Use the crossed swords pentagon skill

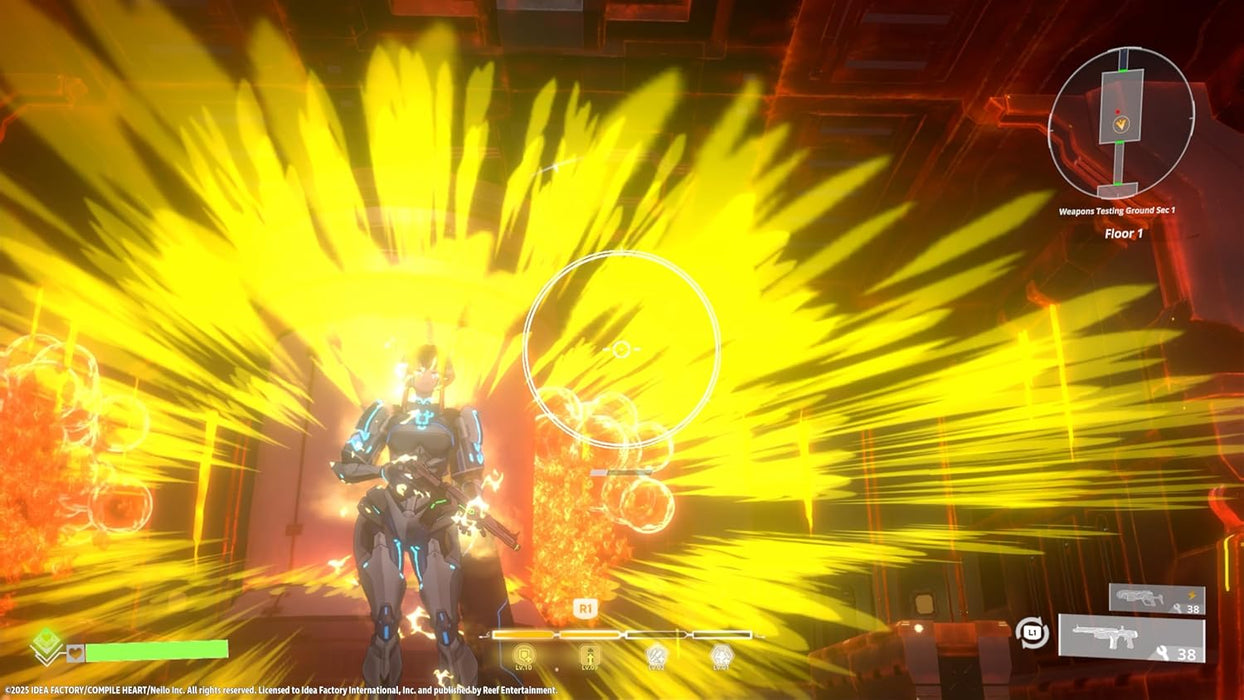[656, 656]
